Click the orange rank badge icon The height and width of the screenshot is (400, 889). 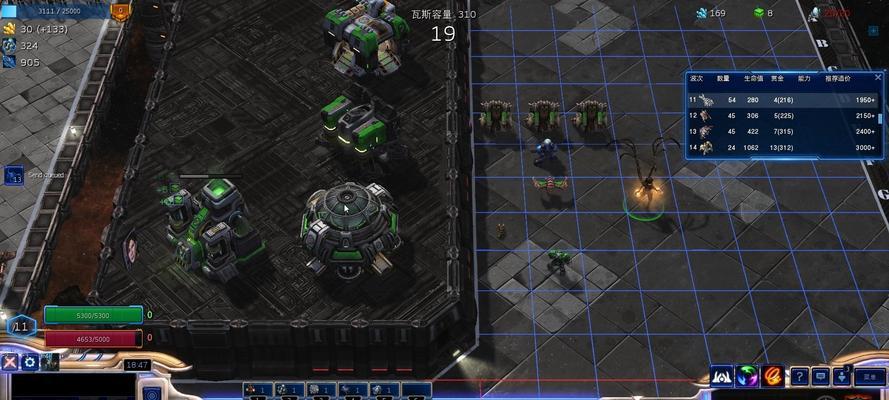pyautogui.click(x=121, y=13)
